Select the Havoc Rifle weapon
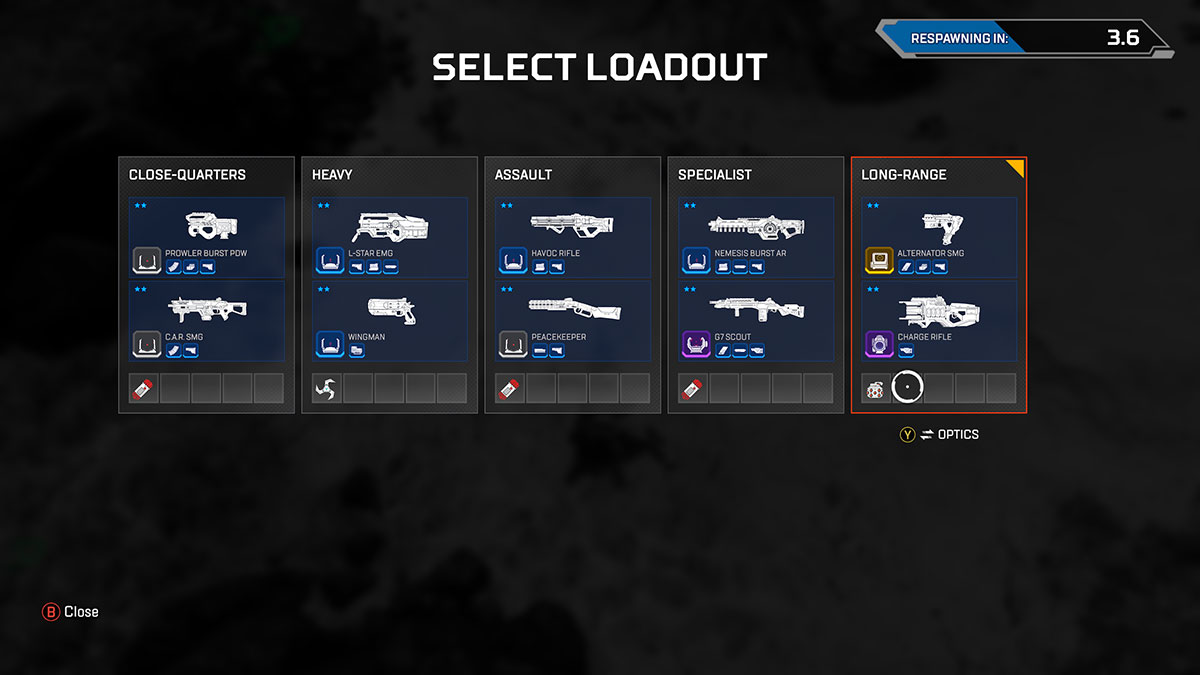The height and width of the screenshot is (675, 1200). (573, 237)
